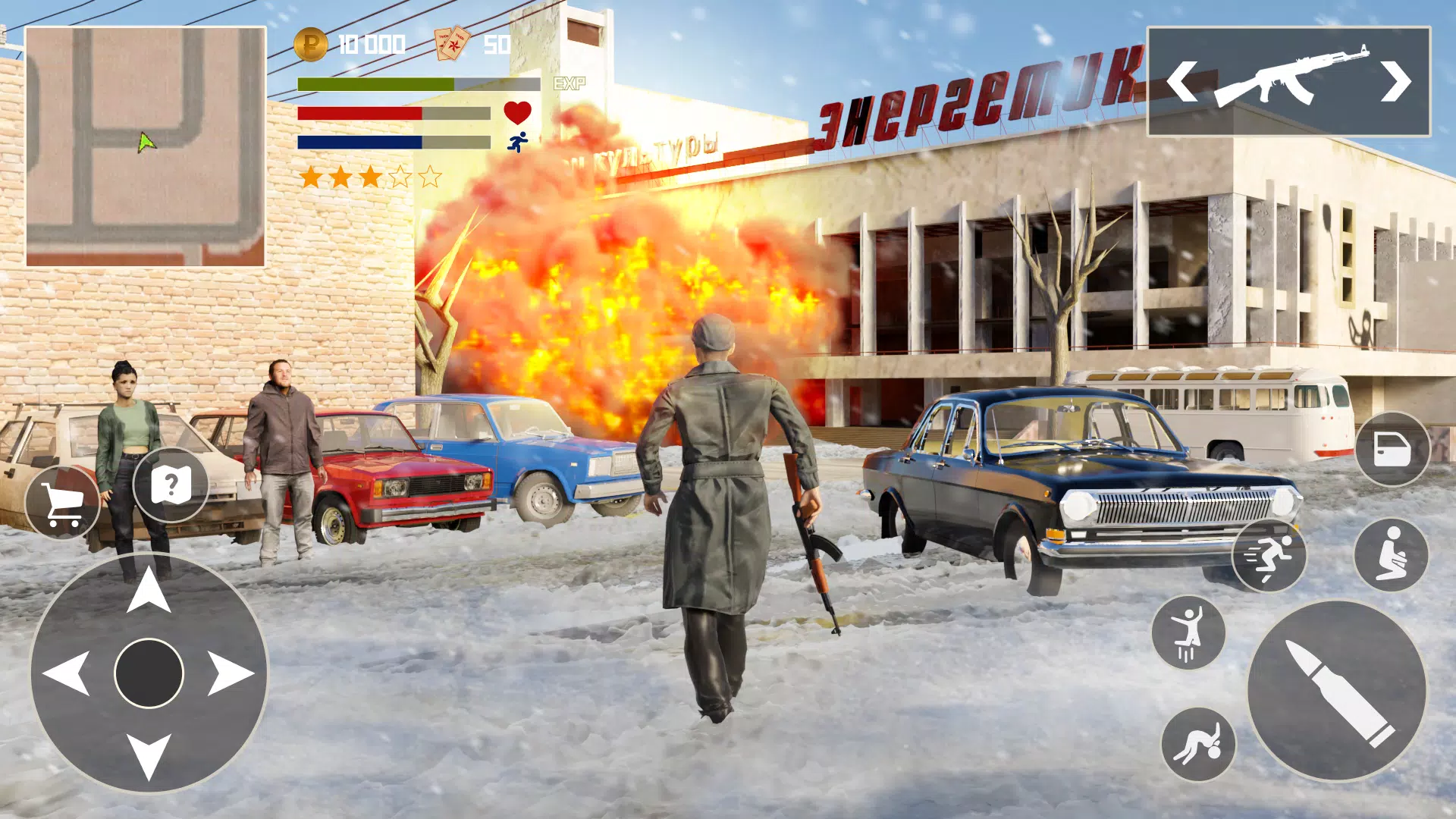Tap the ruble coin currency icon
This screenshot has height=819, width=1456.
tap(311, 44)
